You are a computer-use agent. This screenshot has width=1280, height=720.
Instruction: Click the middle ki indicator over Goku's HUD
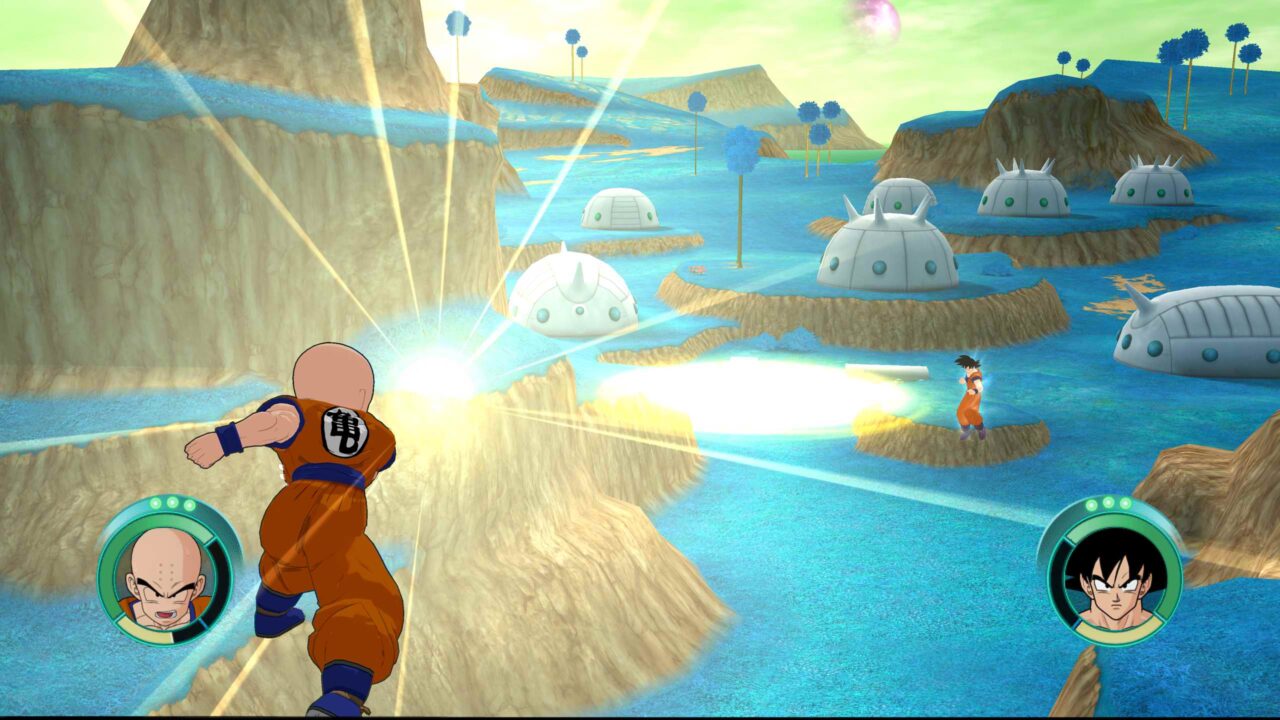pyautogui.click(x=1108, y=502)
